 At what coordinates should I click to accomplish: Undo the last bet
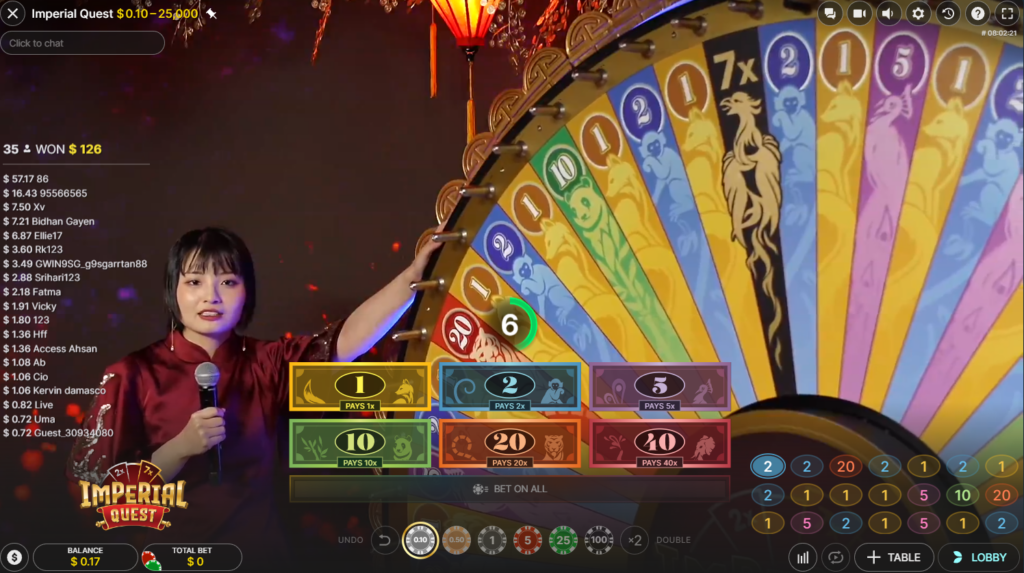[384, 540]
